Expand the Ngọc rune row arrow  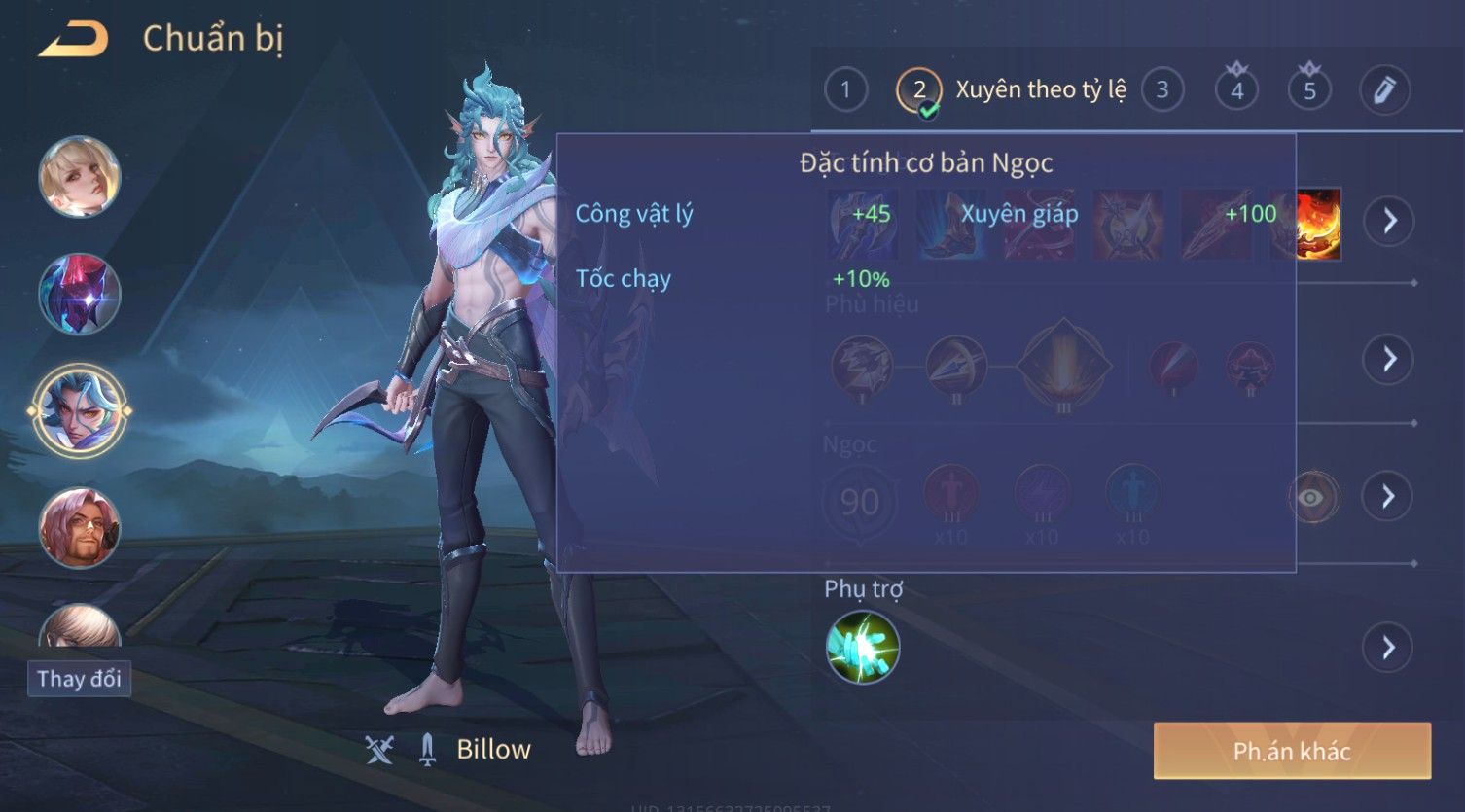[1388, 497]
